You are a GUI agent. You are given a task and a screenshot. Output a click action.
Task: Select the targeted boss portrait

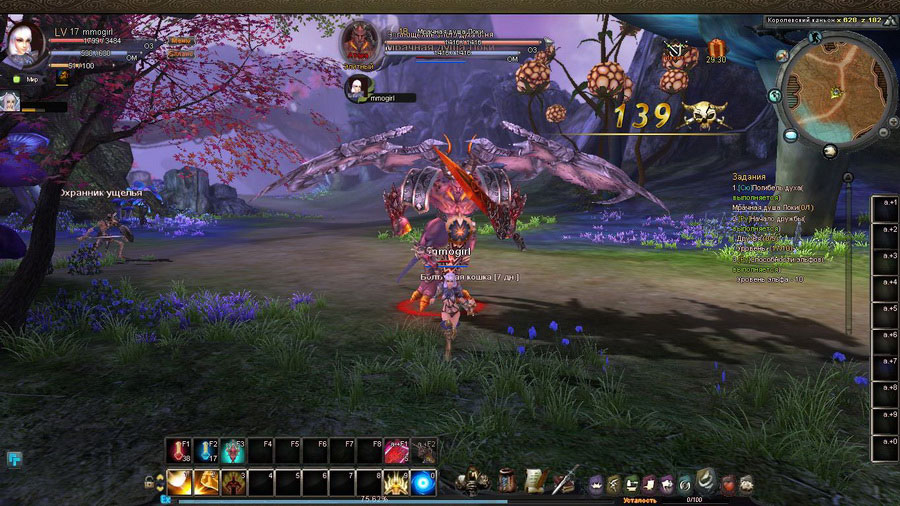pos(357,41)
